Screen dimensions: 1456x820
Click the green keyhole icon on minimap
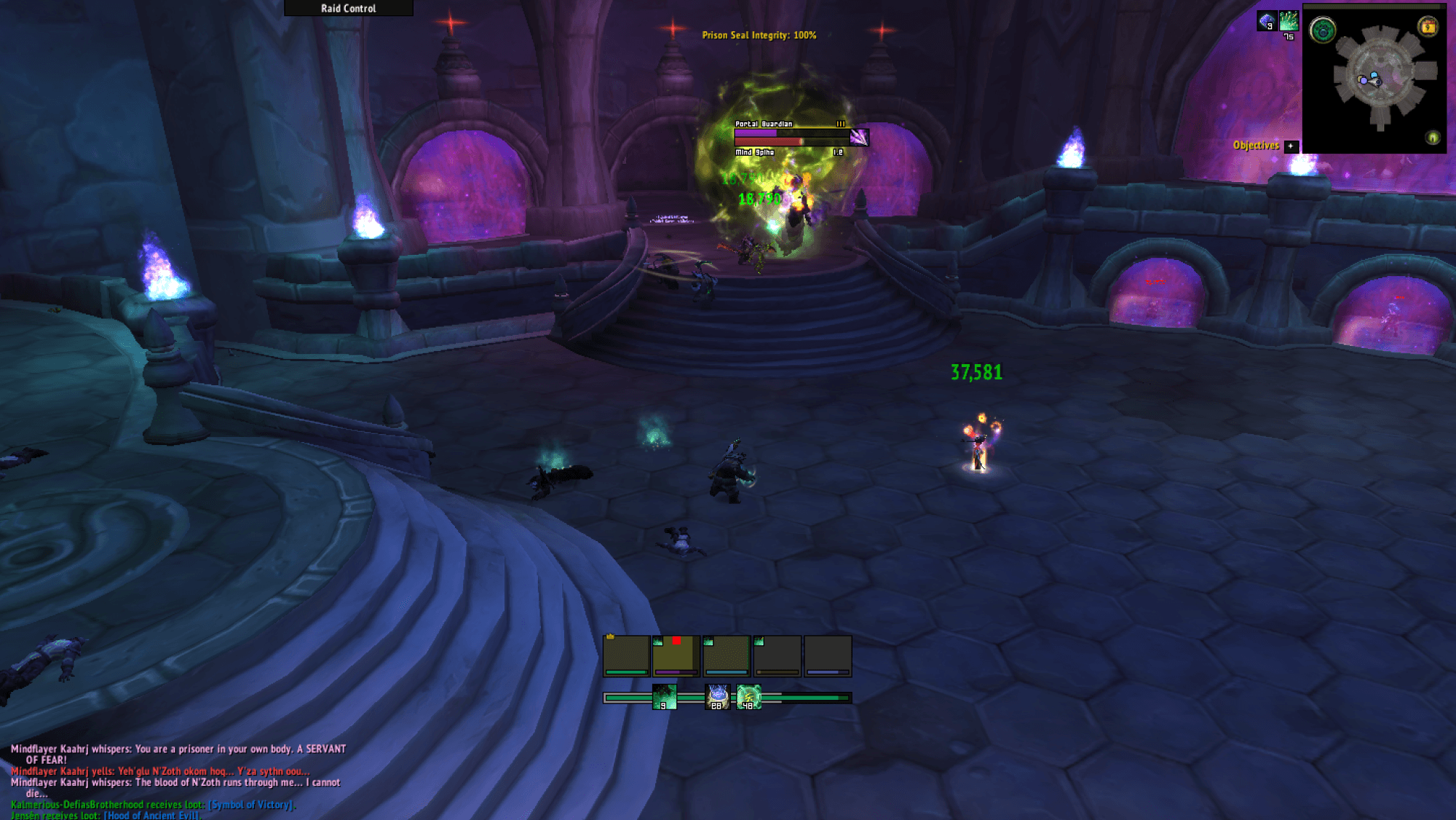[1432, 137]
